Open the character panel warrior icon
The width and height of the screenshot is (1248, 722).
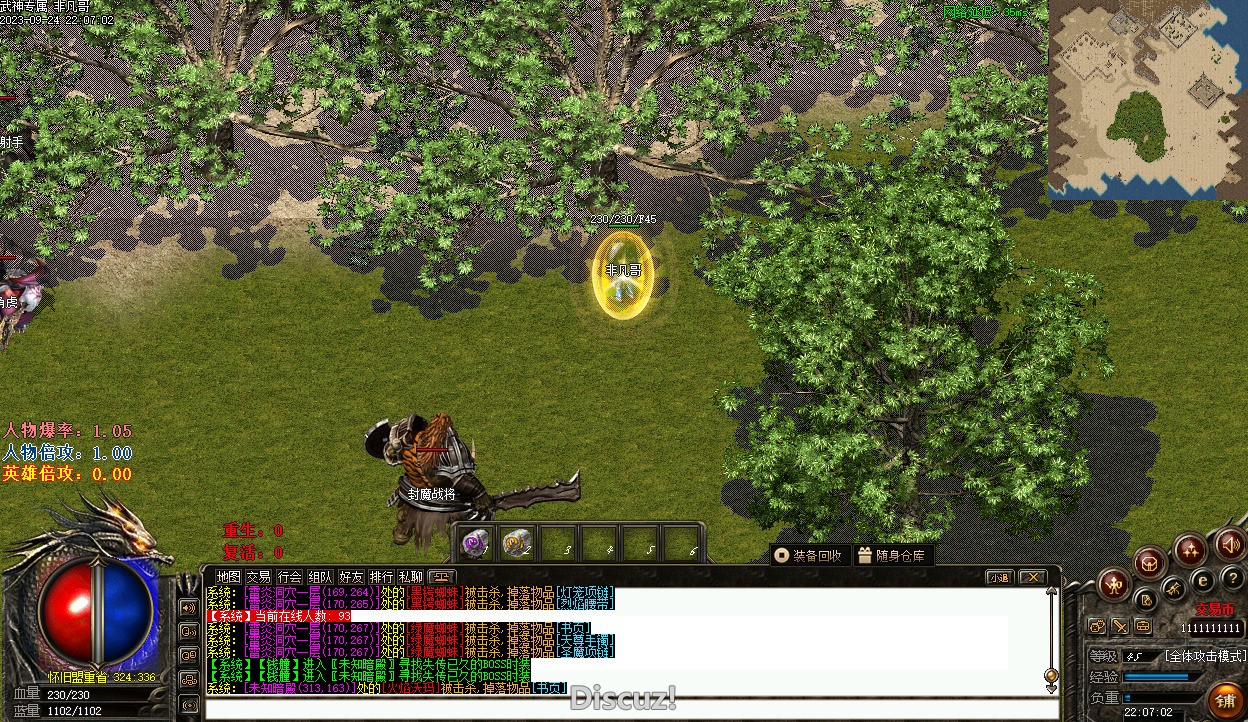coord(1114,584)
